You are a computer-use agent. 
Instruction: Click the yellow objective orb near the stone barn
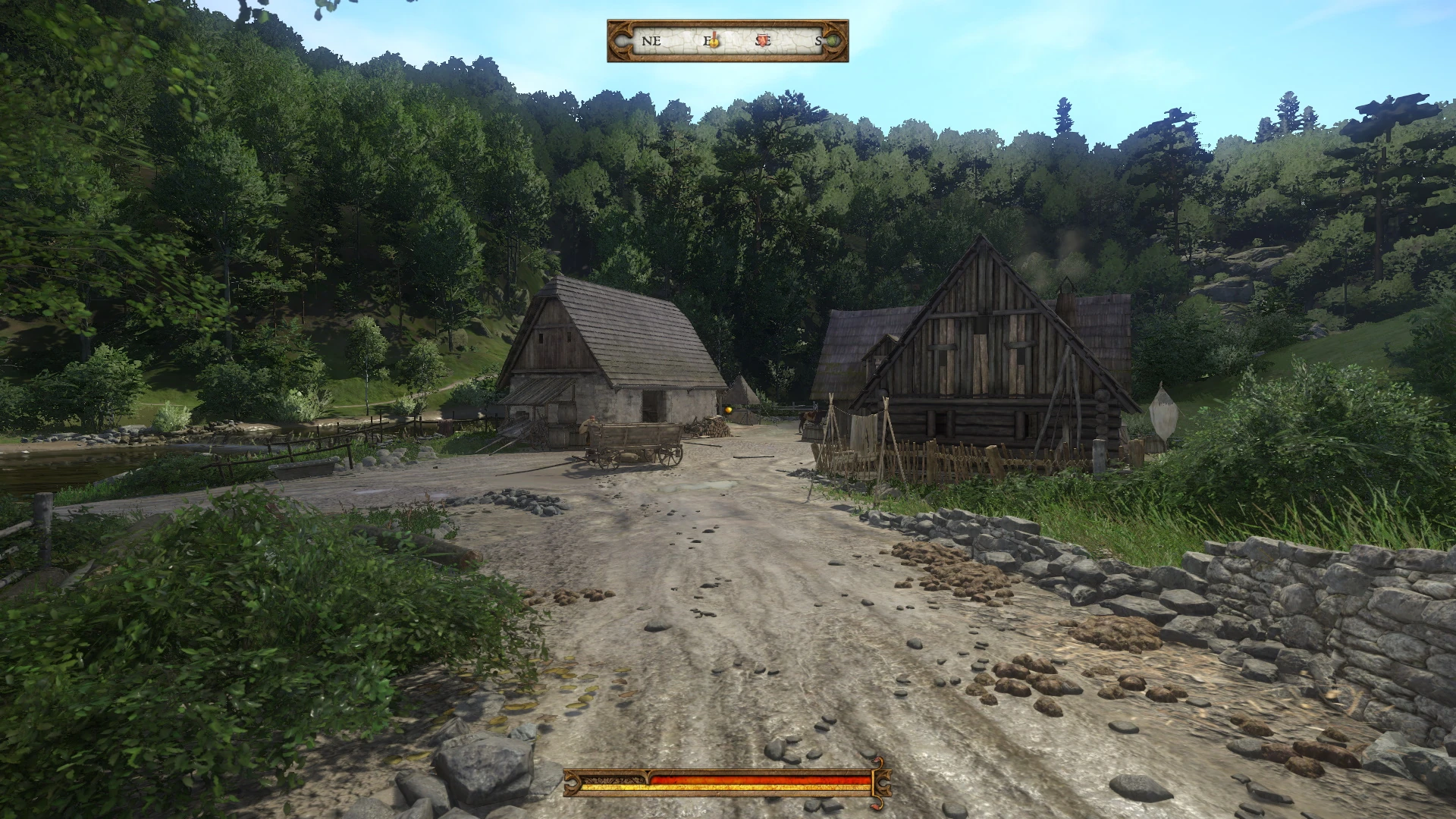click(727, 409)
